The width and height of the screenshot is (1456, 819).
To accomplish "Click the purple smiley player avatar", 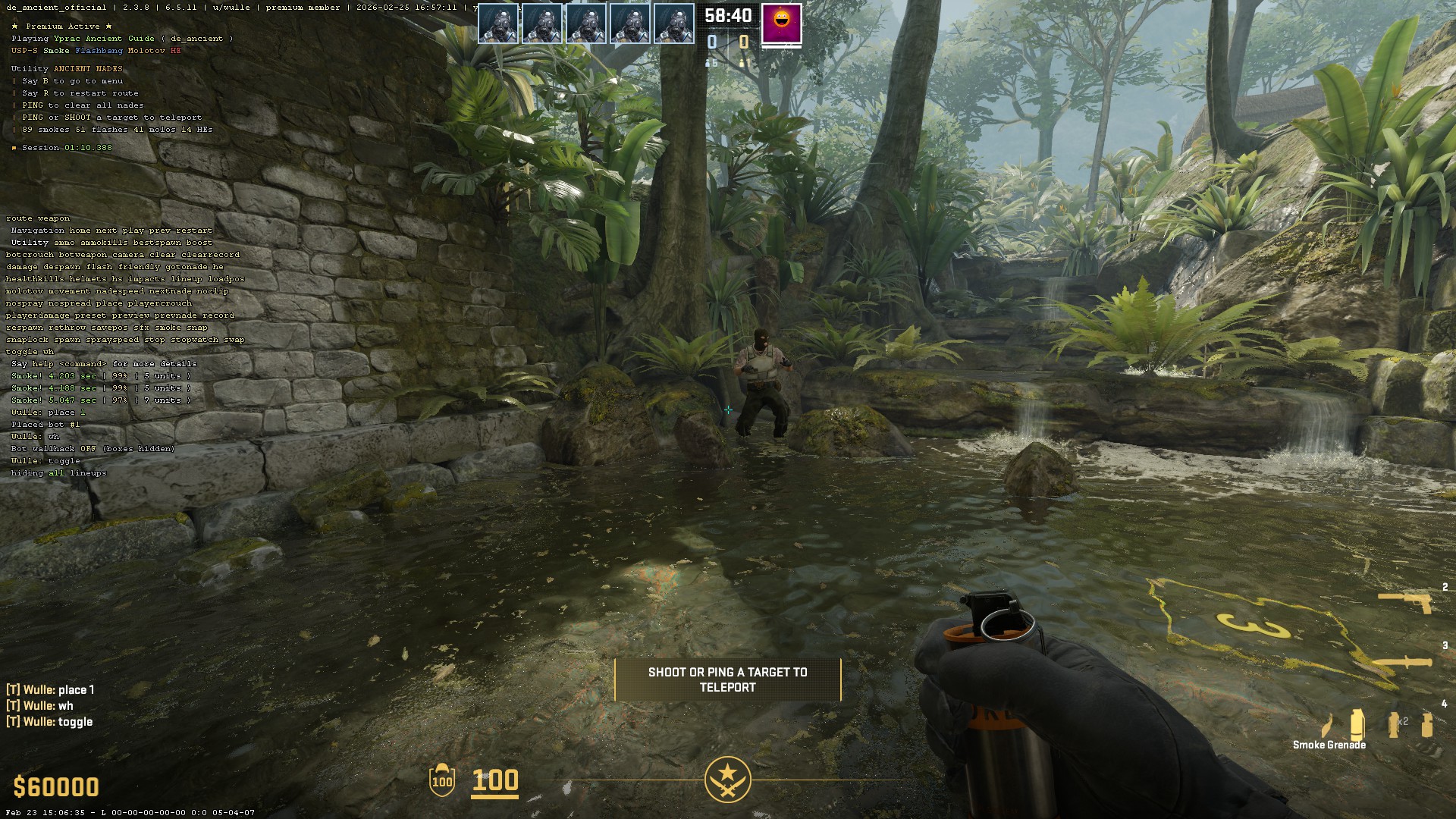I will [x=781, y=24].
